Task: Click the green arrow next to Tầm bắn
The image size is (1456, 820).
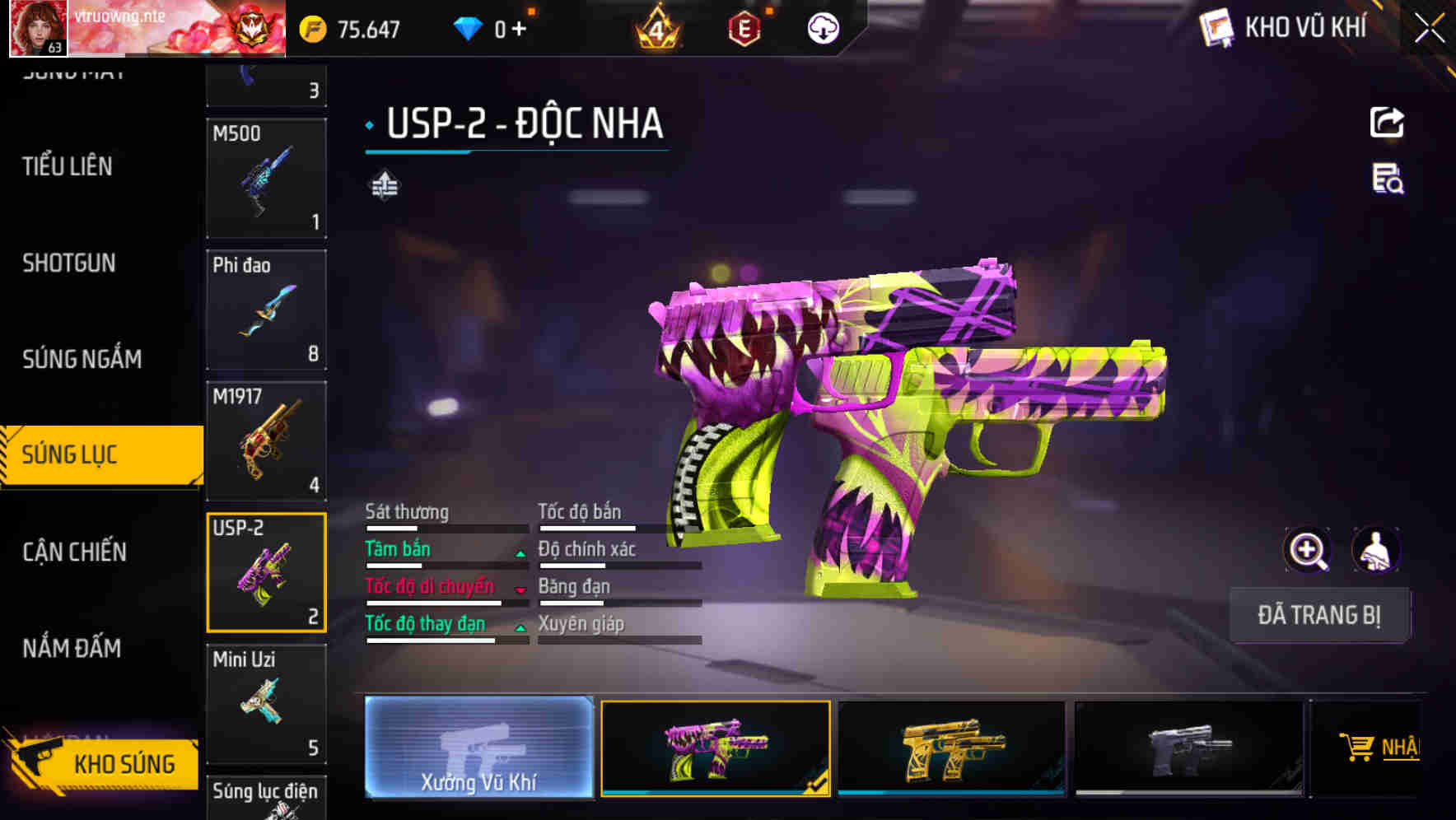Action: tap(520, 552)
